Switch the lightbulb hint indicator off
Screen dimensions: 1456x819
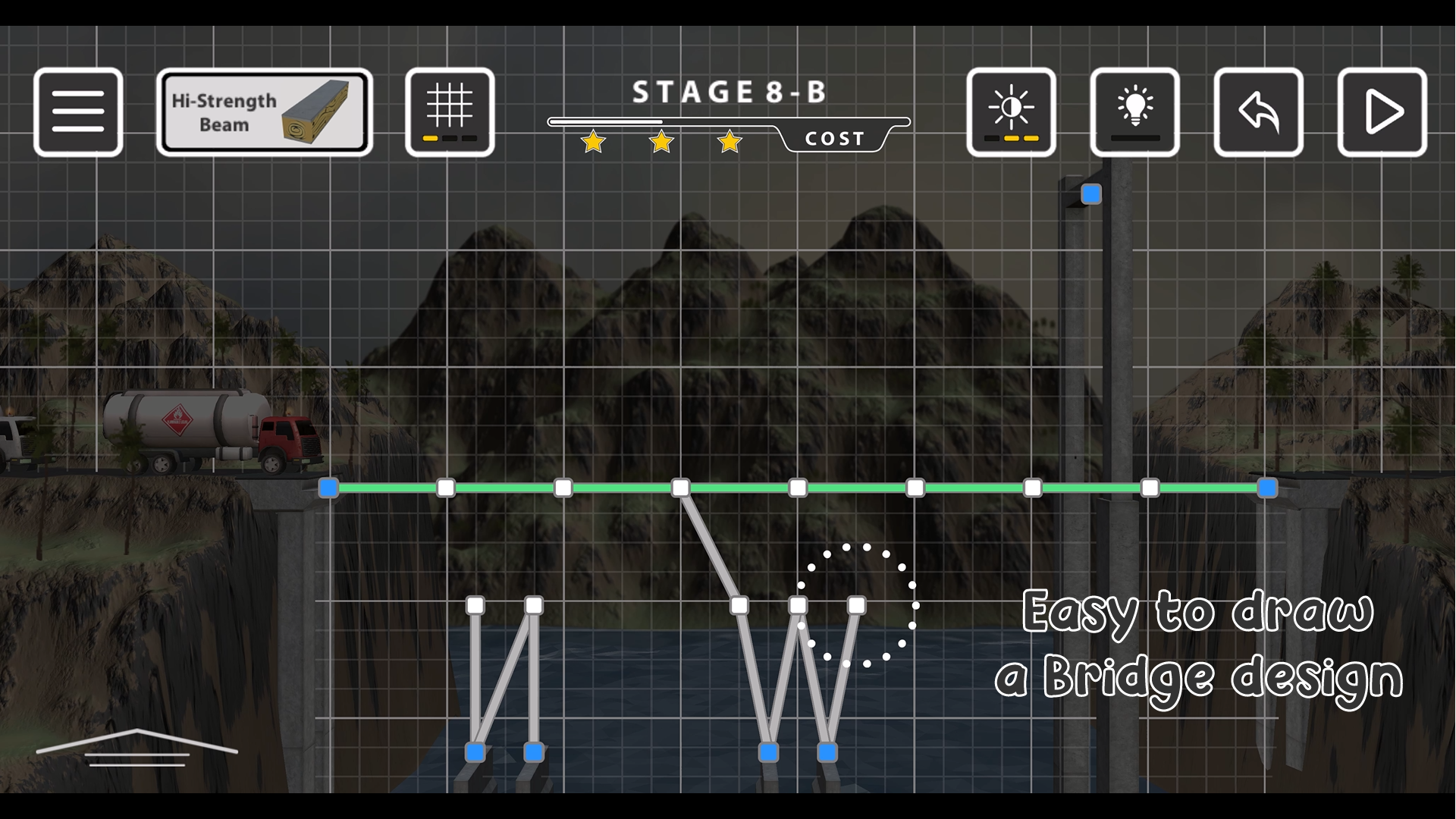coord(1135,111)
